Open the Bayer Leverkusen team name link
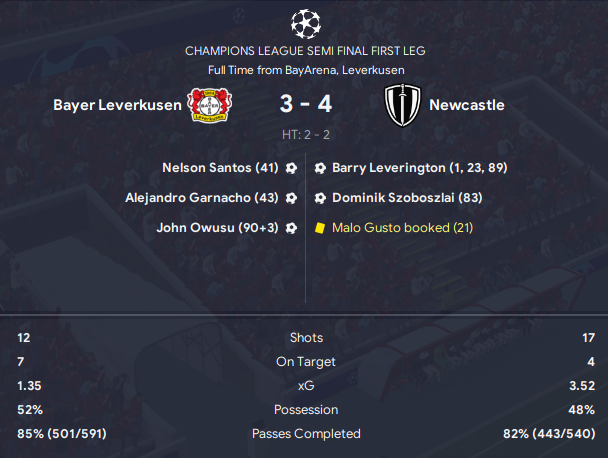This screenshot has height=458, width=608. click(117, 104)
